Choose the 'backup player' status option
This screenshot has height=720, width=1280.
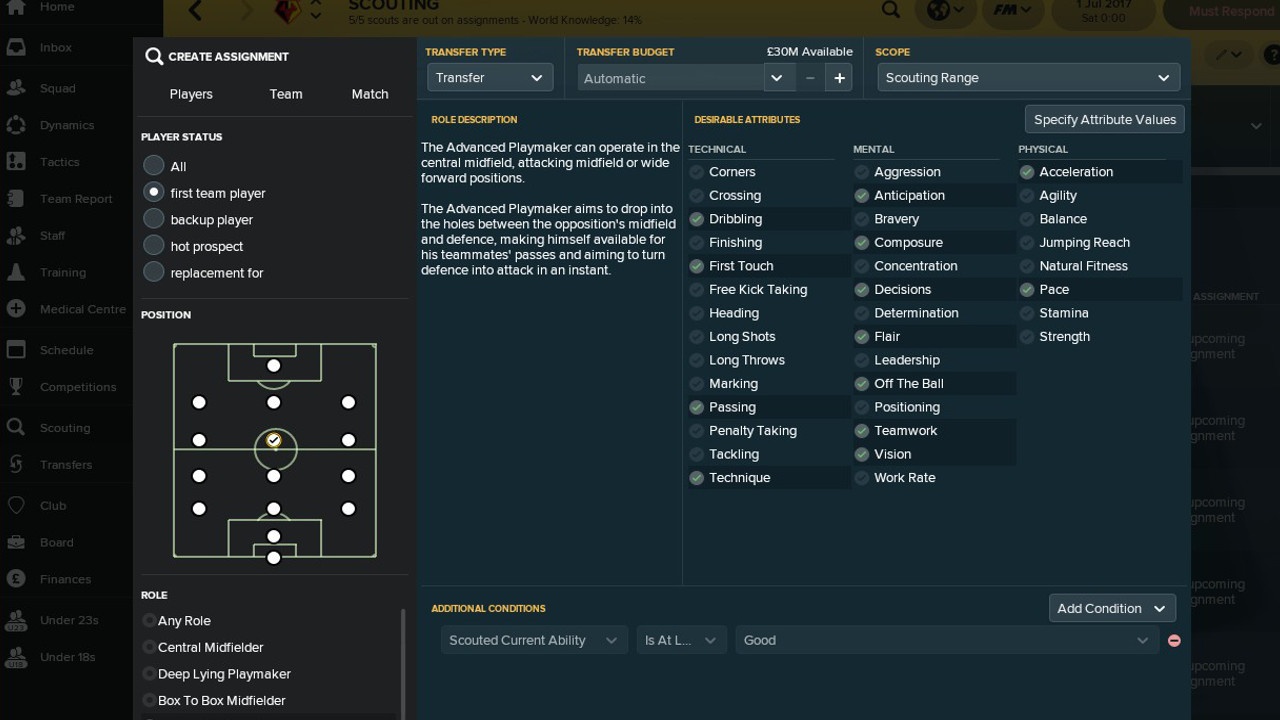click(x=154, y=219)
